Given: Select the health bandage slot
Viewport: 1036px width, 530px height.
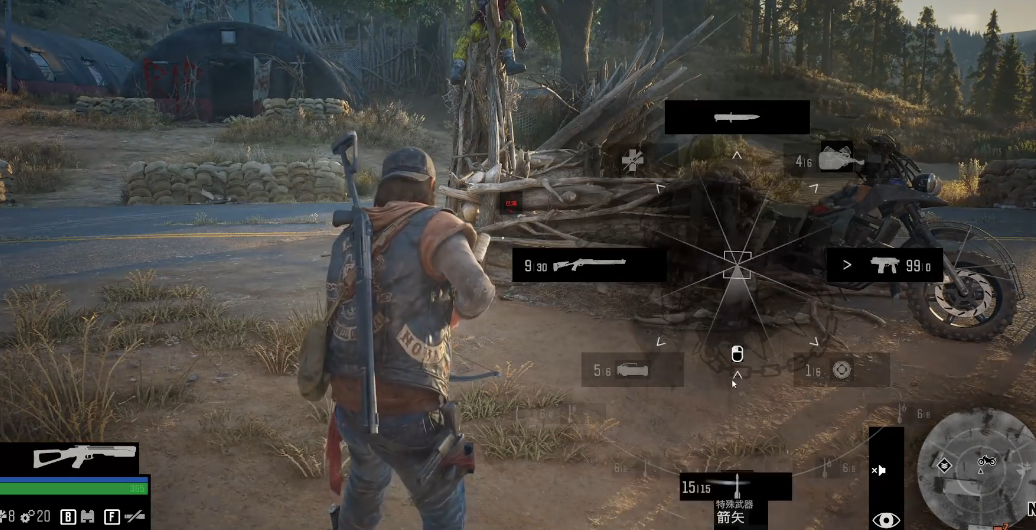Looking at the screenshot, I should [632, 160].
